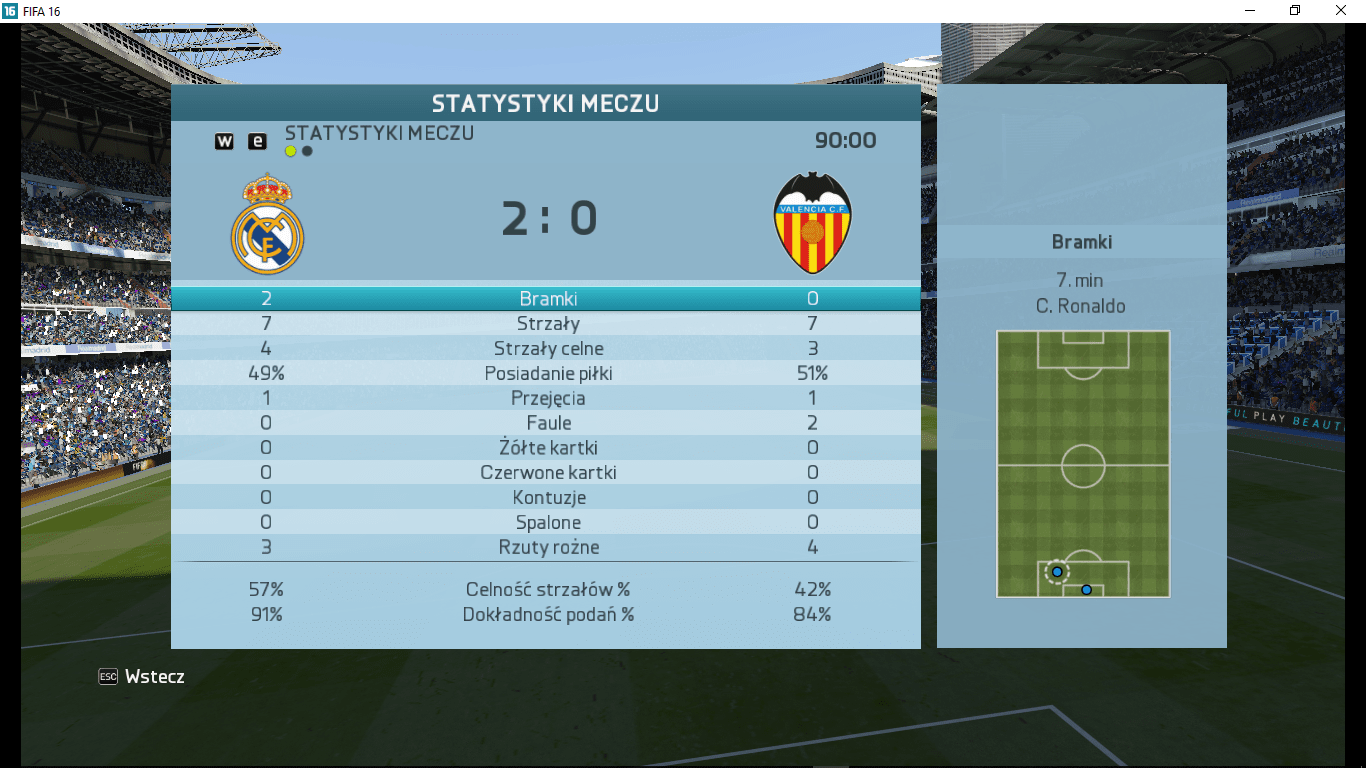Minimize the FIFA 16 window
The width and height of the screenshot is (1366, 768).
tap(1250, 10)
